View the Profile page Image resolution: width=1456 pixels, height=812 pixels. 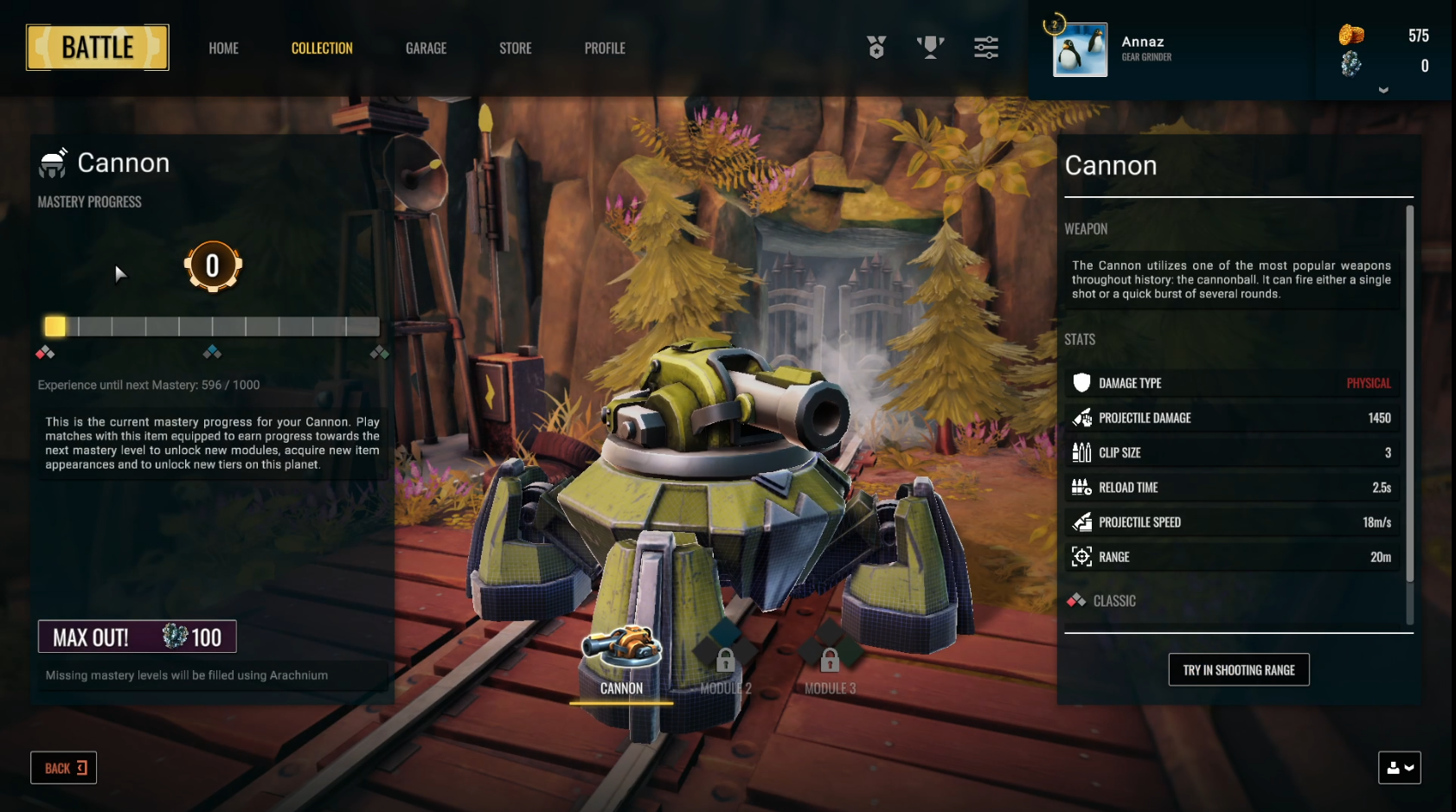pos(605,48)
